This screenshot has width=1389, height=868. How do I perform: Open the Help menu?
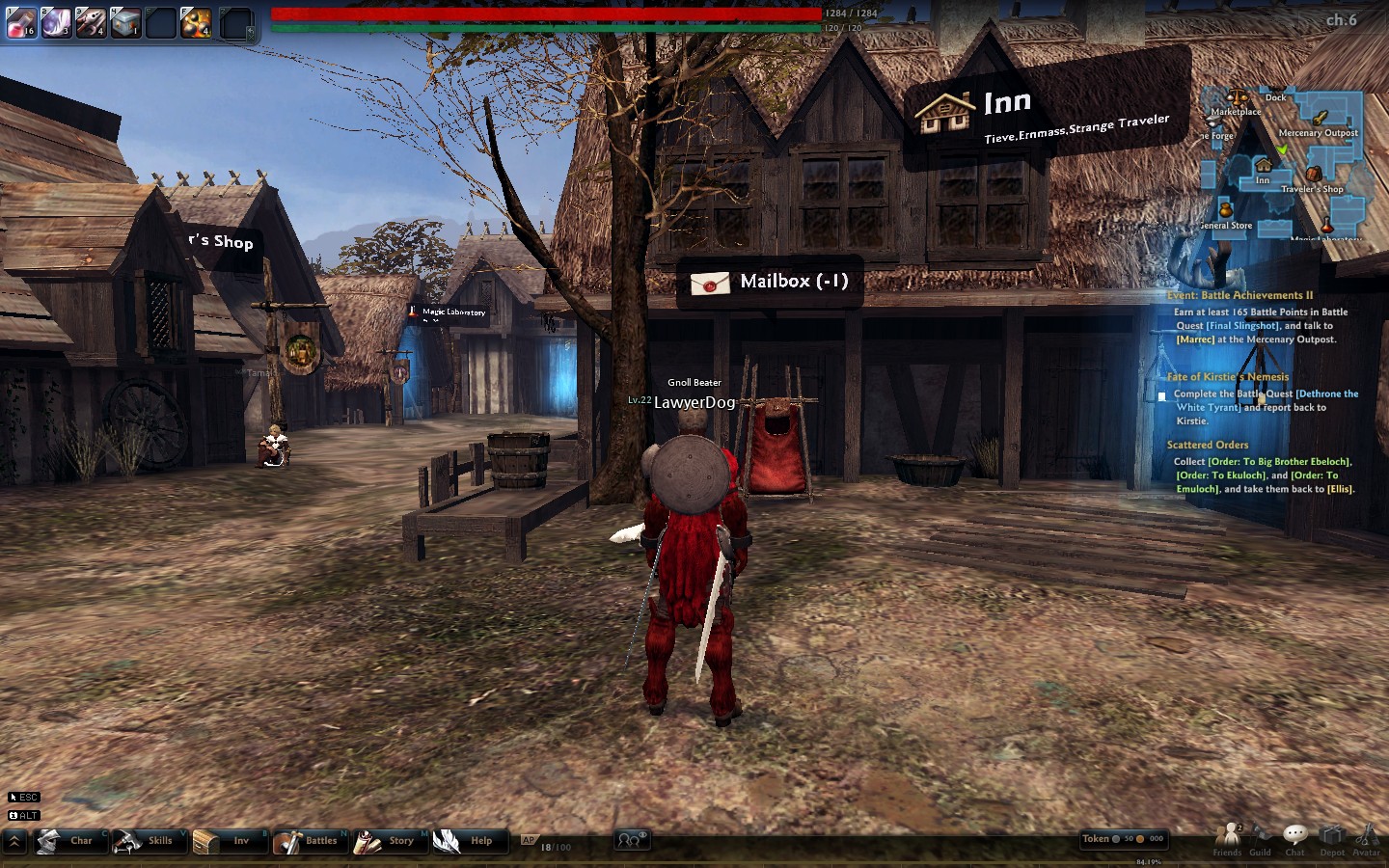(x=466, y=841)
